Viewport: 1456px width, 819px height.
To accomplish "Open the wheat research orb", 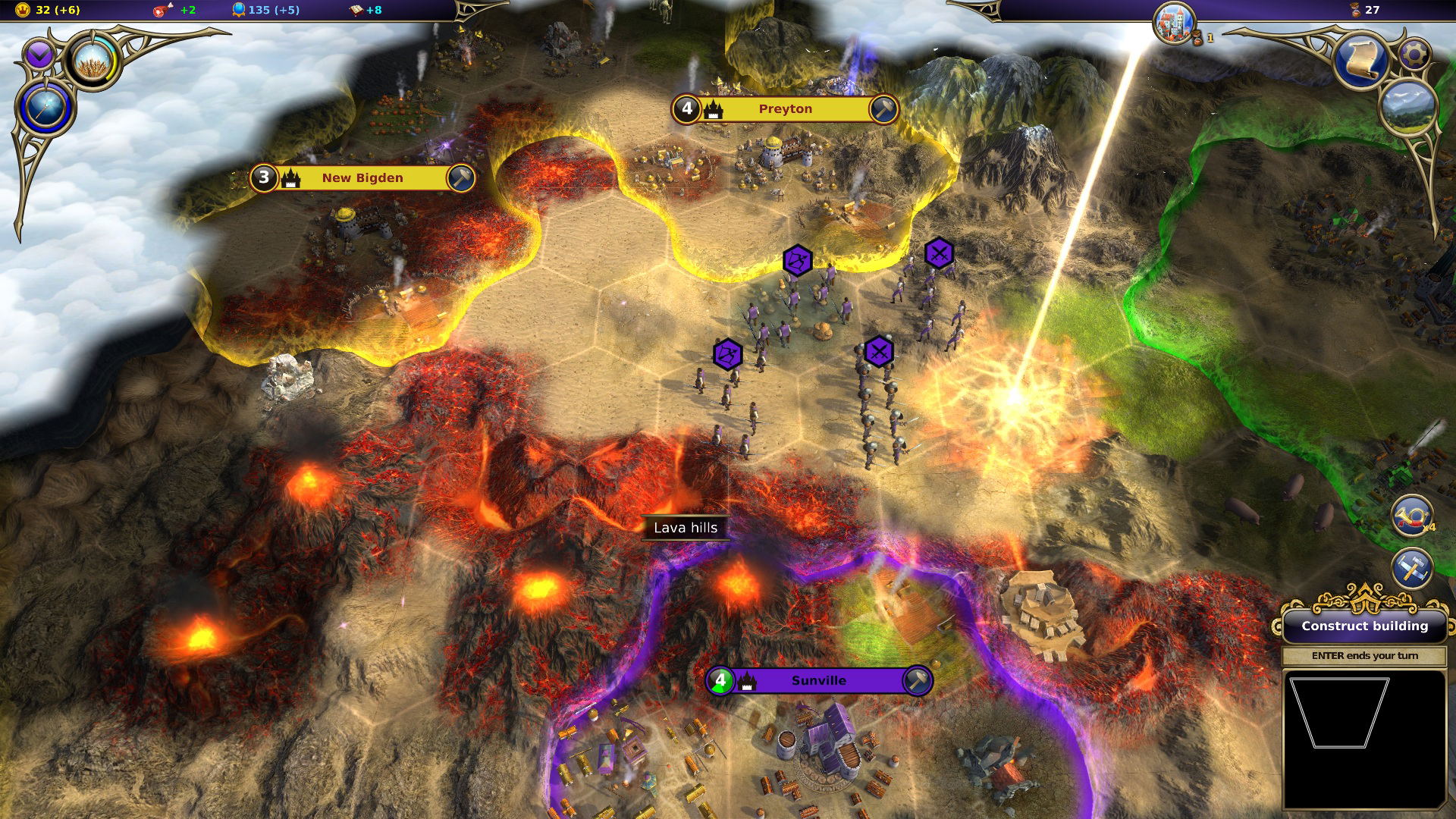I will point(94,60).
